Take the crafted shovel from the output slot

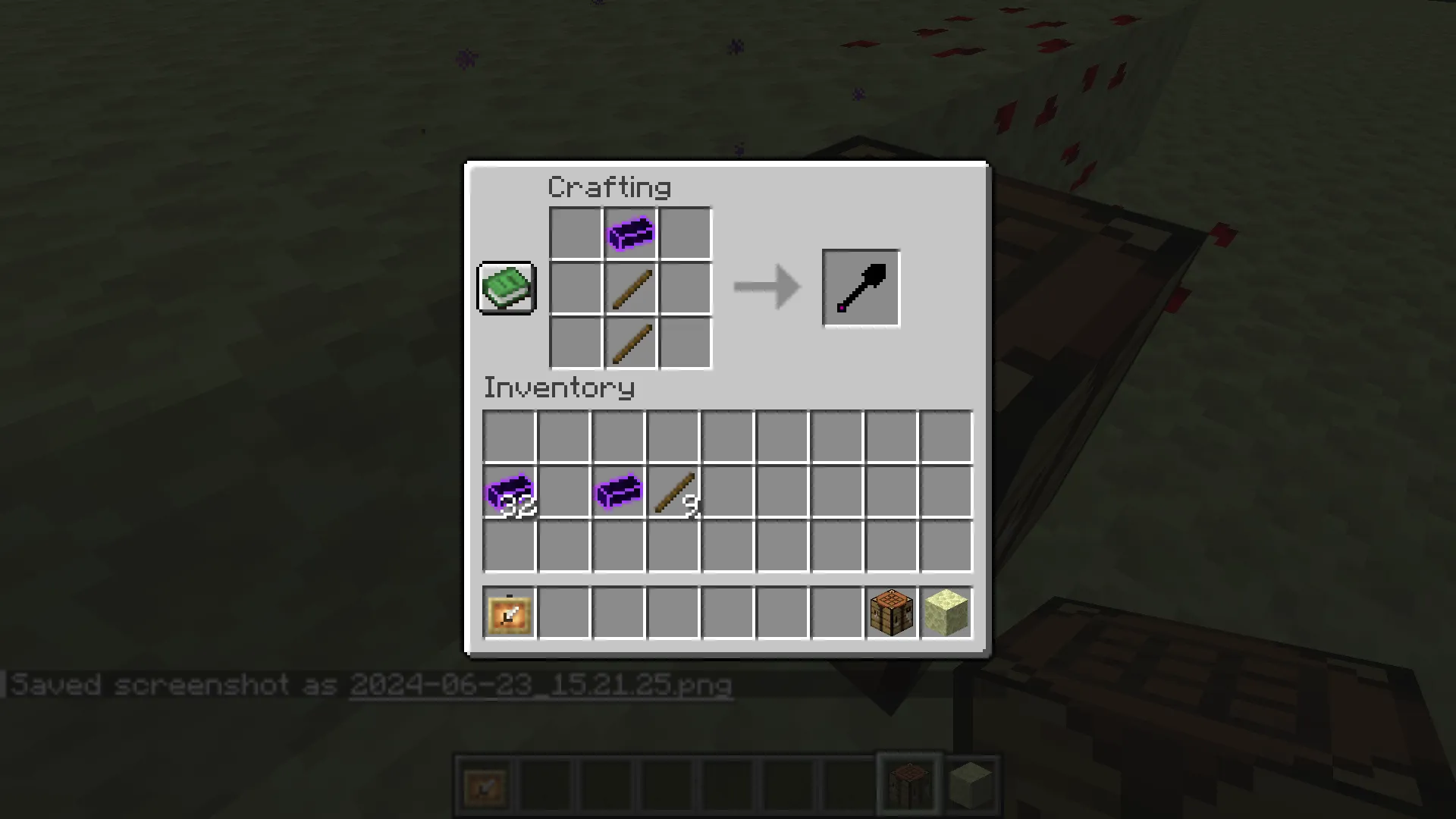click(860, 287)
